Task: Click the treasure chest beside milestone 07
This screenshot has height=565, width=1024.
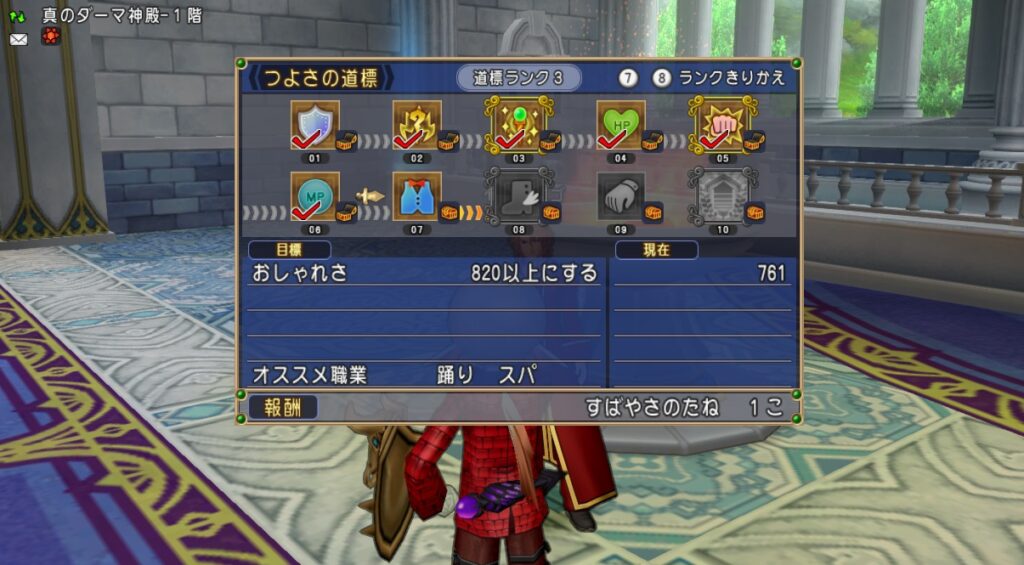Action: click(x=450, y=212)
